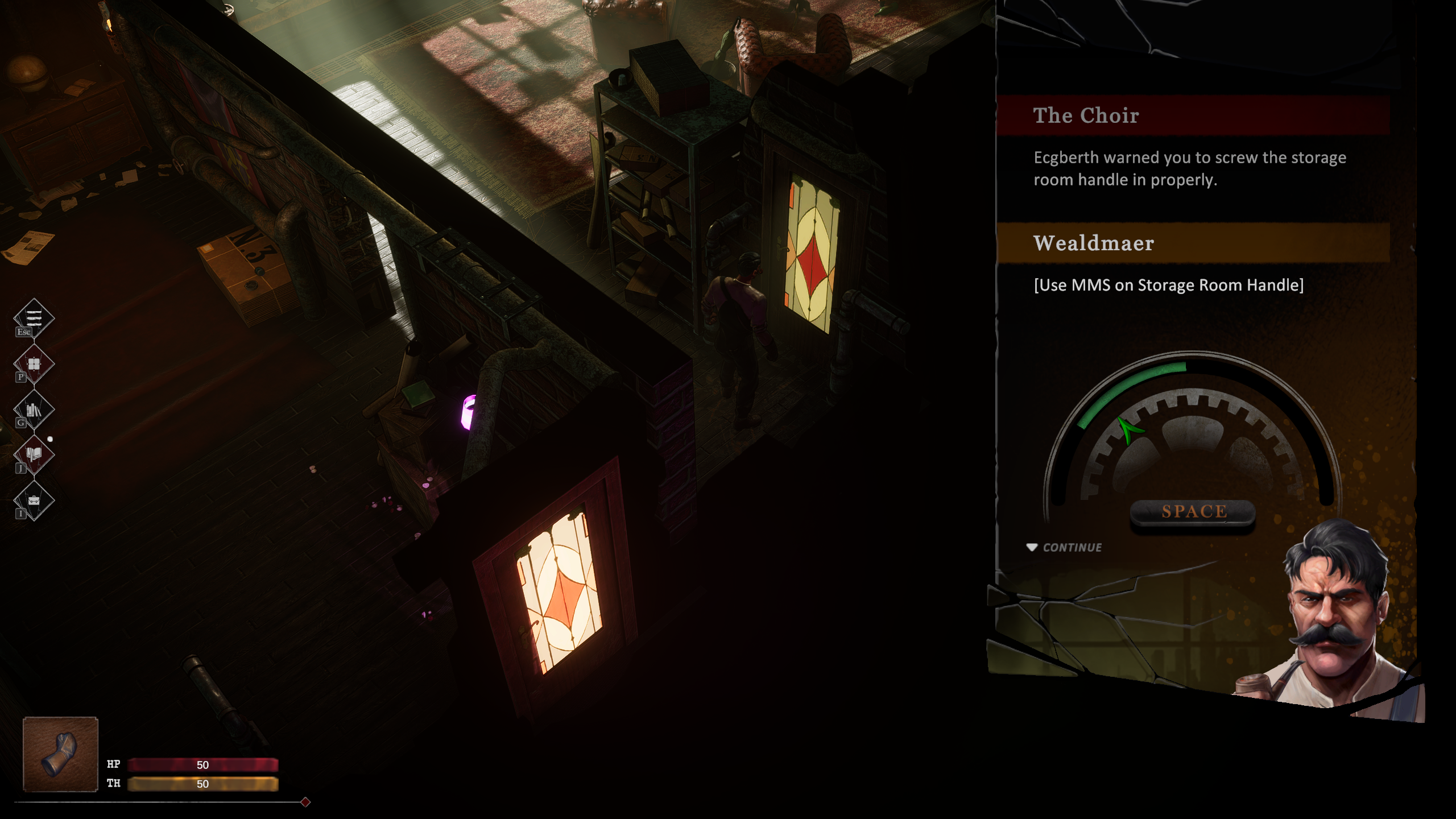The image size is (1456, 819).
Task: Open the journal open-book icon
Action: tap(34, 454)
